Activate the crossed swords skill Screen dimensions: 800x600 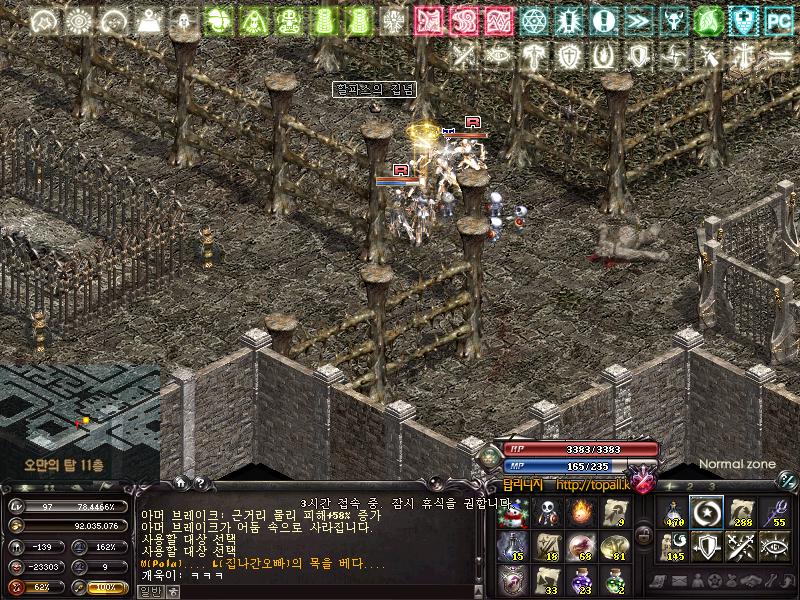pos(742,546)
